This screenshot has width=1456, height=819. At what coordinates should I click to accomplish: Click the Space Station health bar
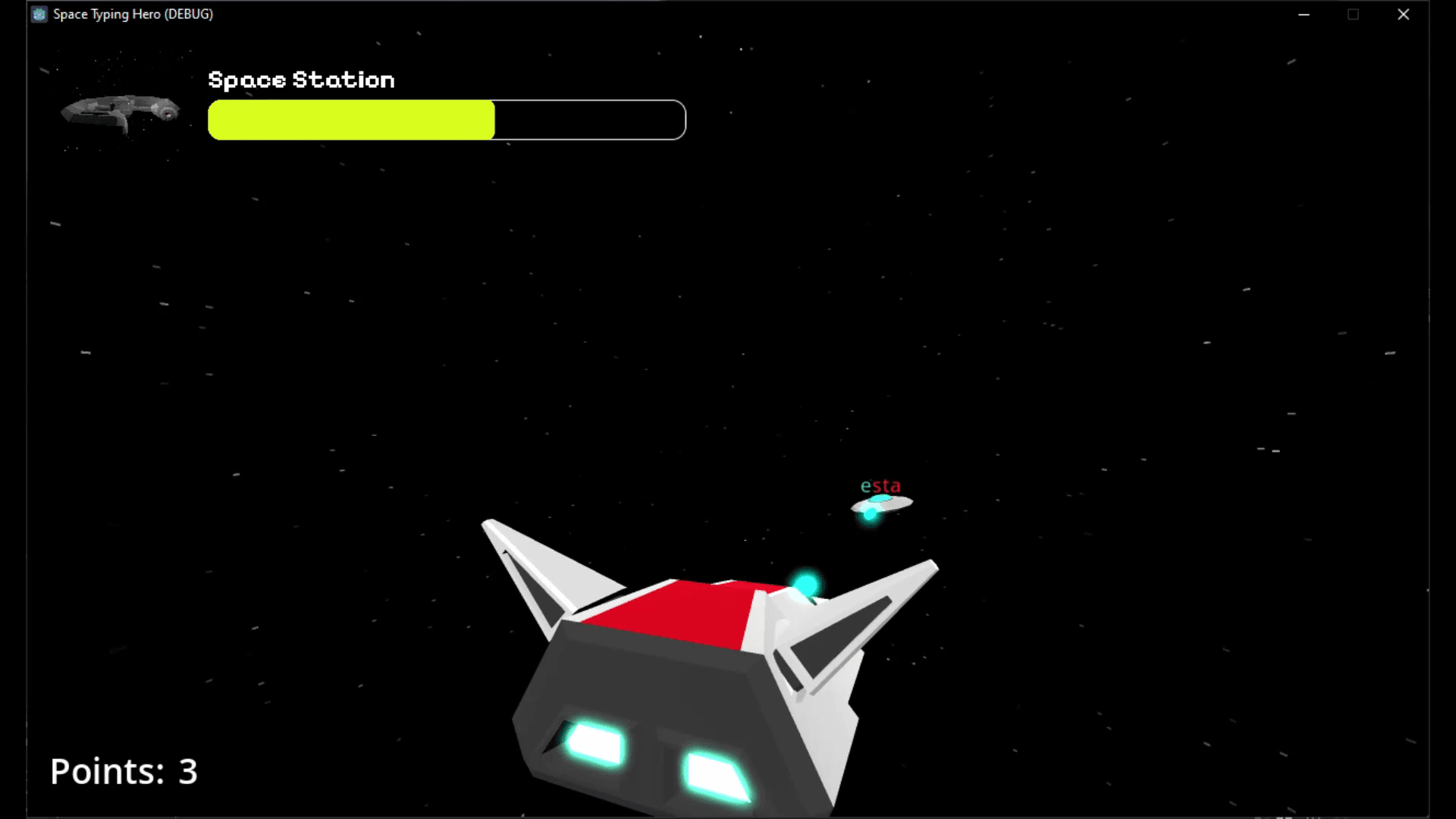[446, 120]
